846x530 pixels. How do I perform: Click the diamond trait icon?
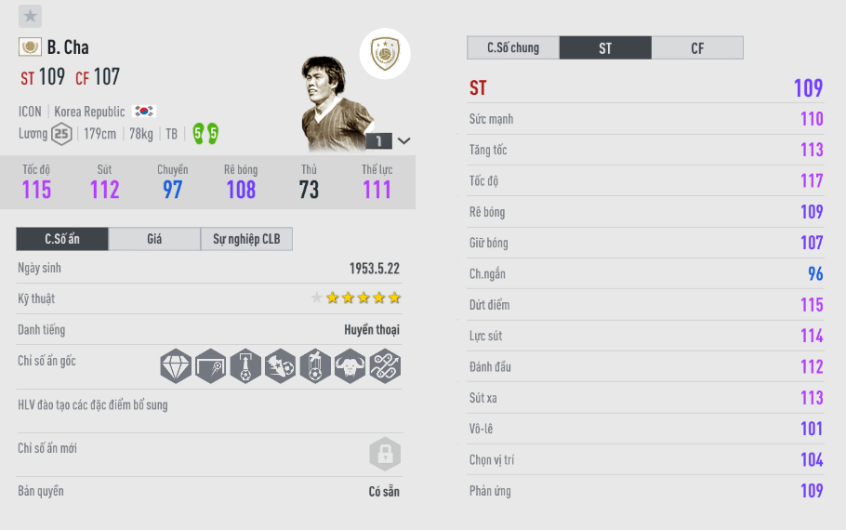click(x=176, y=365)
